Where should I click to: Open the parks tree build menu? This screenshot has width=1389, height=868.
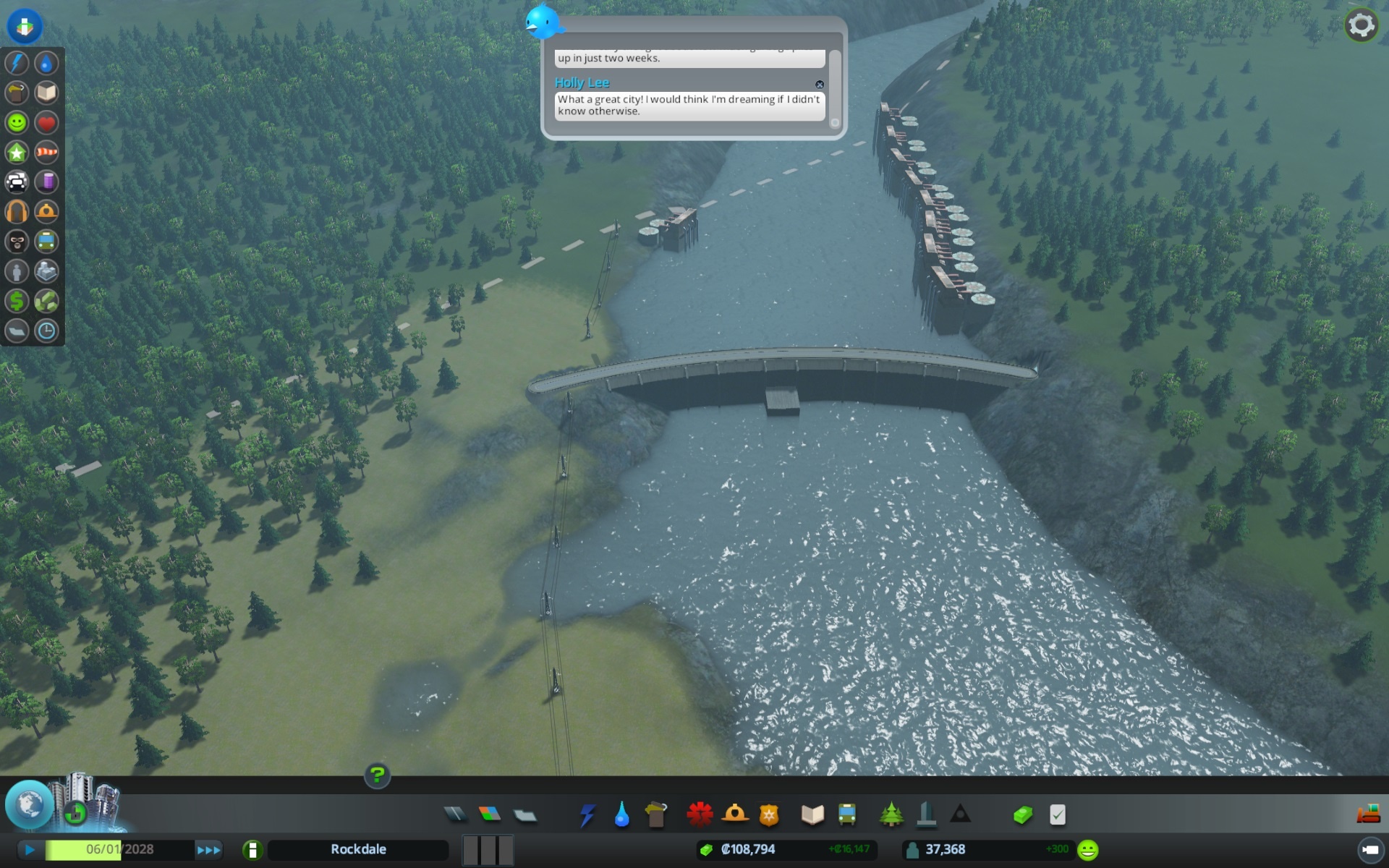pyautogui.click(x=891, y=814)
